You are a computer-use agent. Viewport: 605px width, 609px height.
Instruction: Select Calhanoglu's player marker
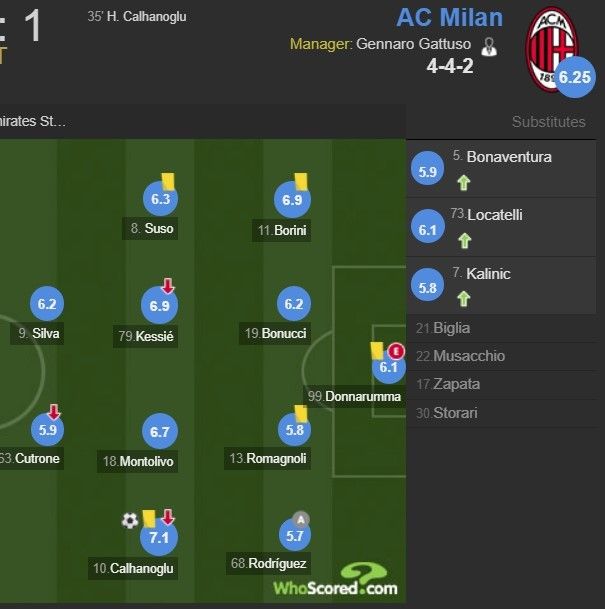coord(158,537)
